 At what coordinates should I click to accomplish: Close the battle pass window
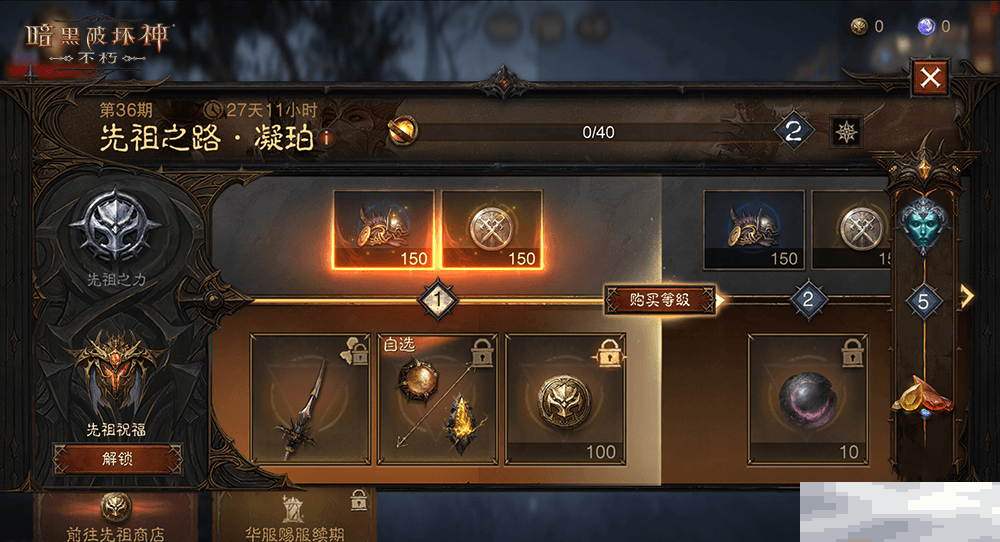[930, 77]
